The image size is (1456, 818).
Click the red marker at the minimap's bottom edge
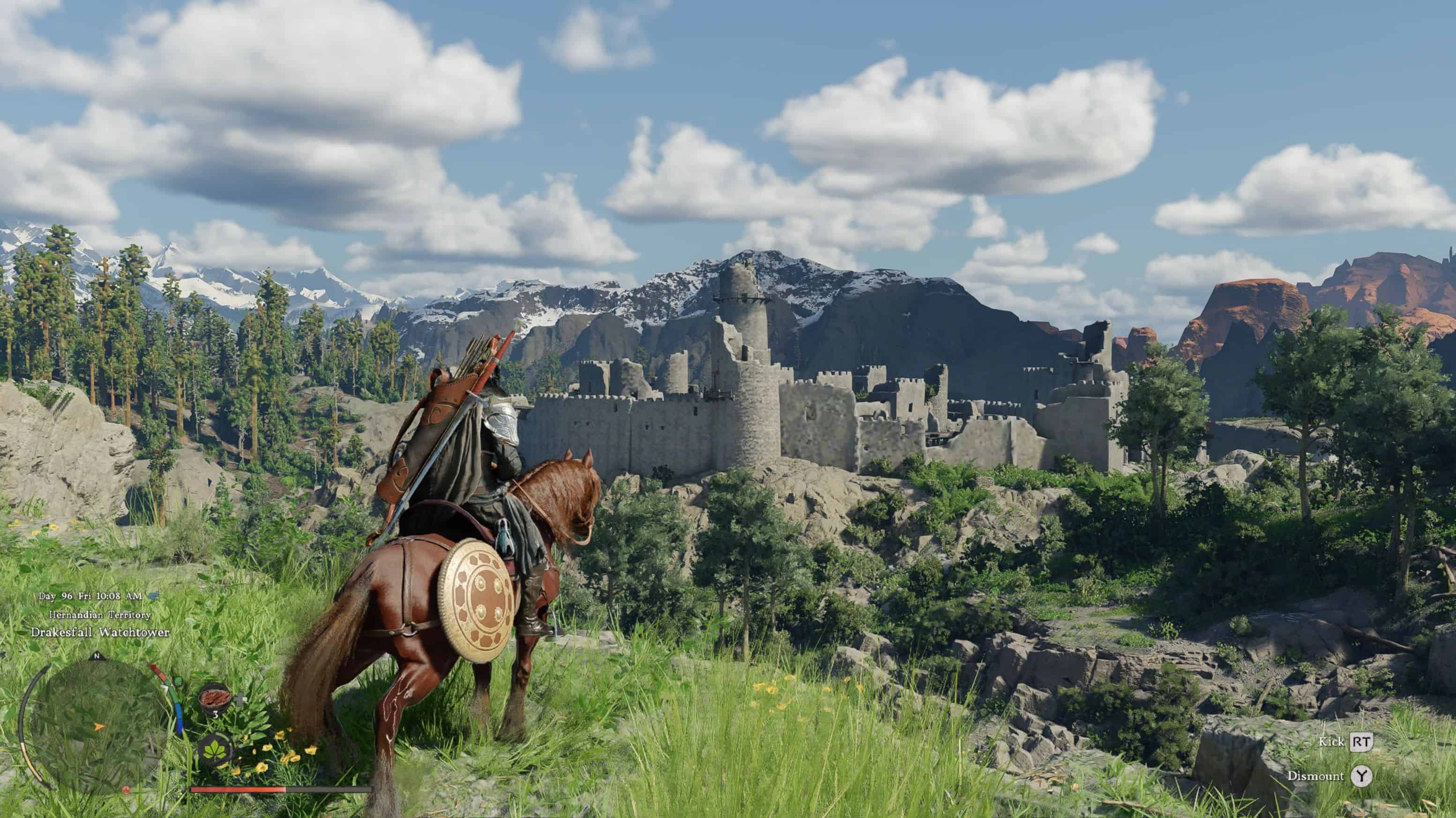(x=126, y=791)
